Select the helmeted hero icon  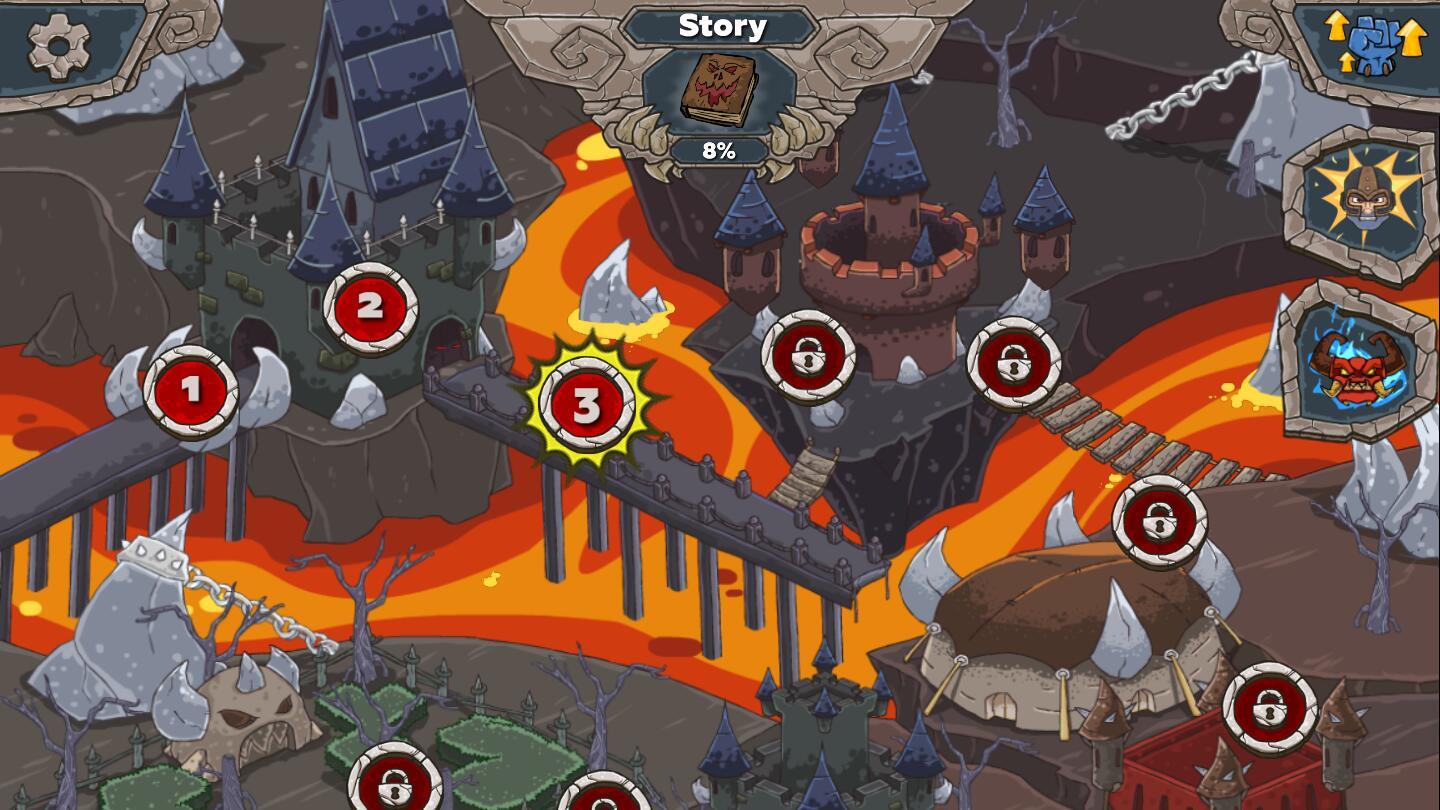1364,199
